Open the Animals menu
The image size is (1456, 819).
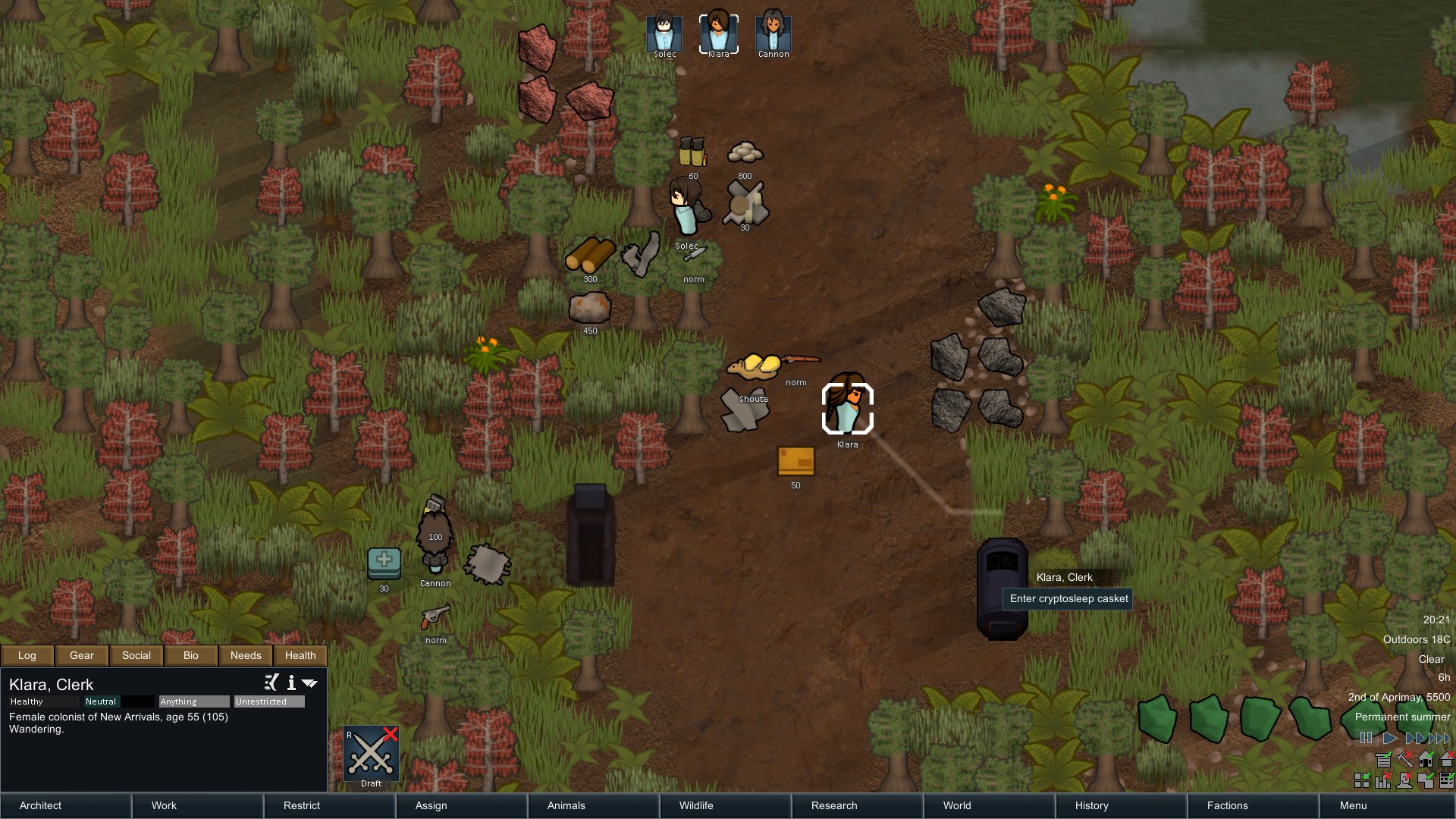[x=593, y=805]
